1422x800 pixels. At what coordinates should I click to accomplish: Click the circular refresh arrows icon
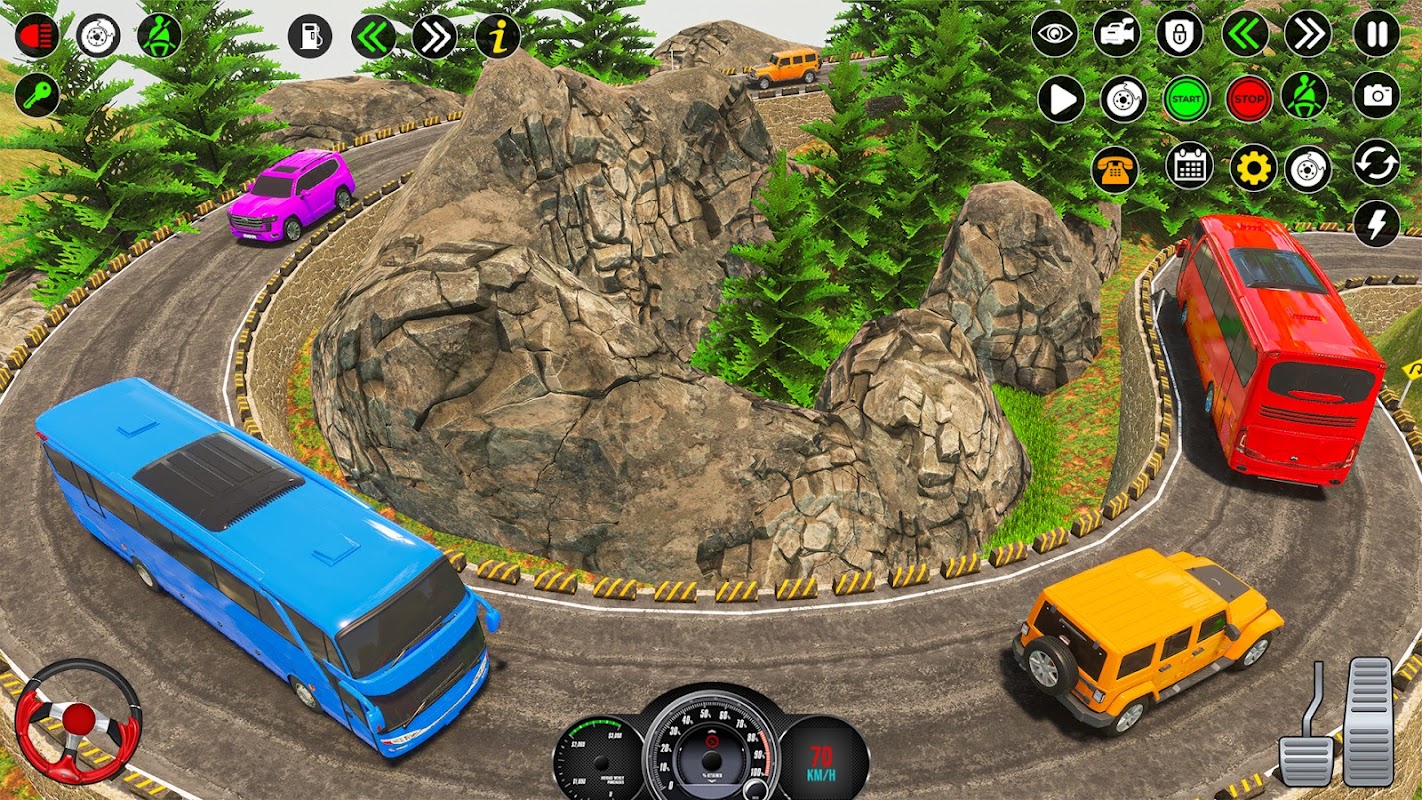coord(1377,162)
